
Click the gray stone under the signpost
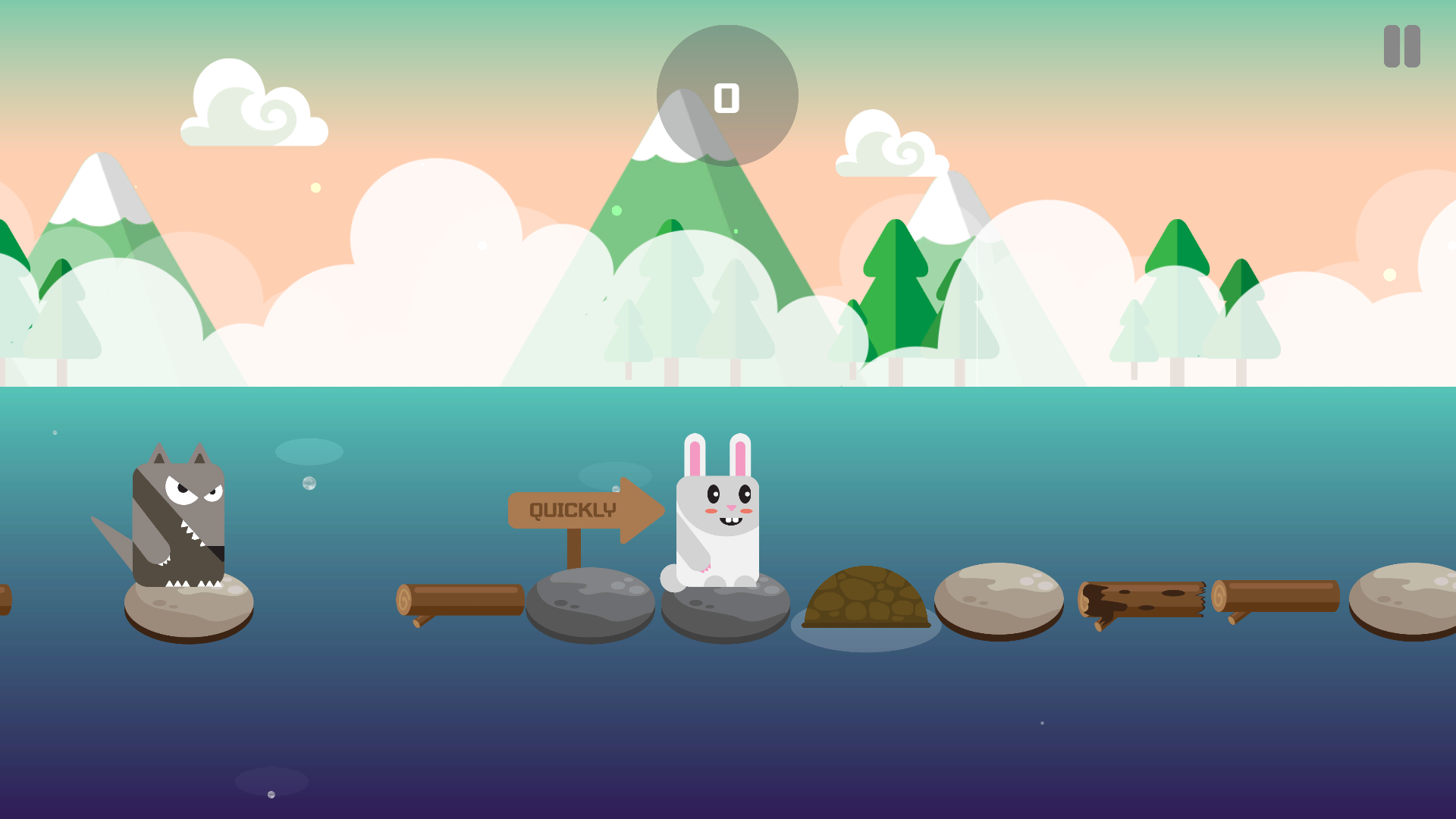coord(590,607)
